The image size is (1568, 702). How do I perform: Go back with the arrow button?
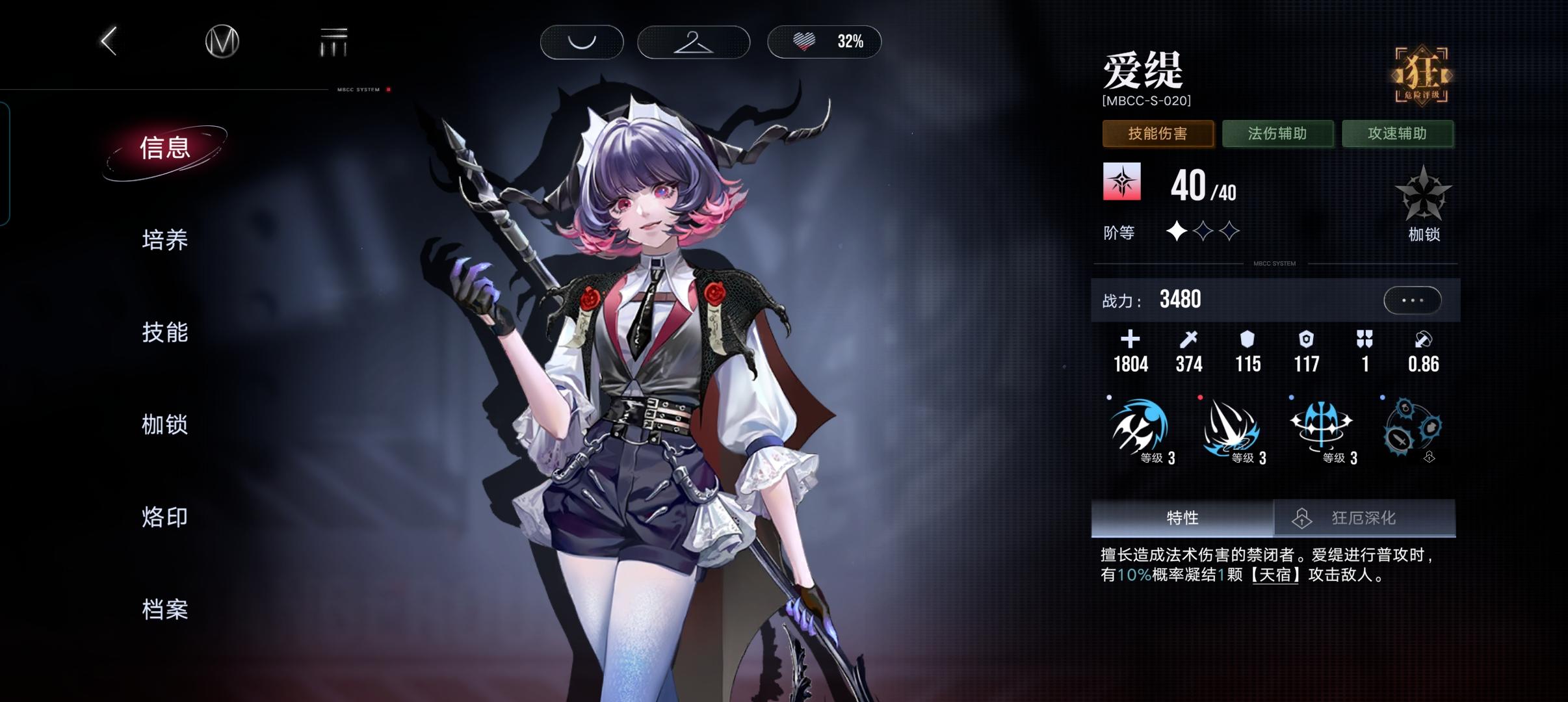109,42
